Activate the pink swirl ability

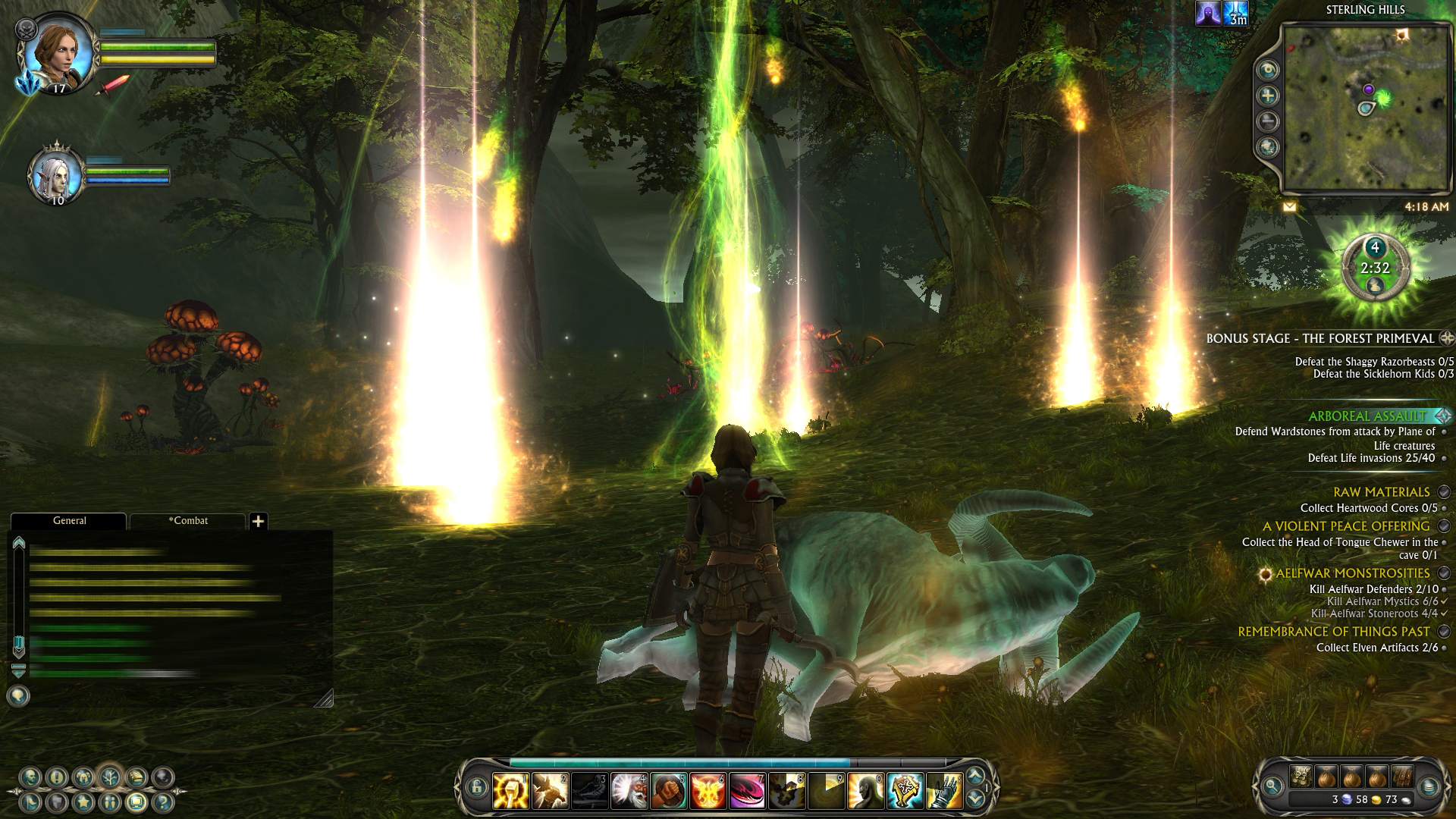point(747,790)
